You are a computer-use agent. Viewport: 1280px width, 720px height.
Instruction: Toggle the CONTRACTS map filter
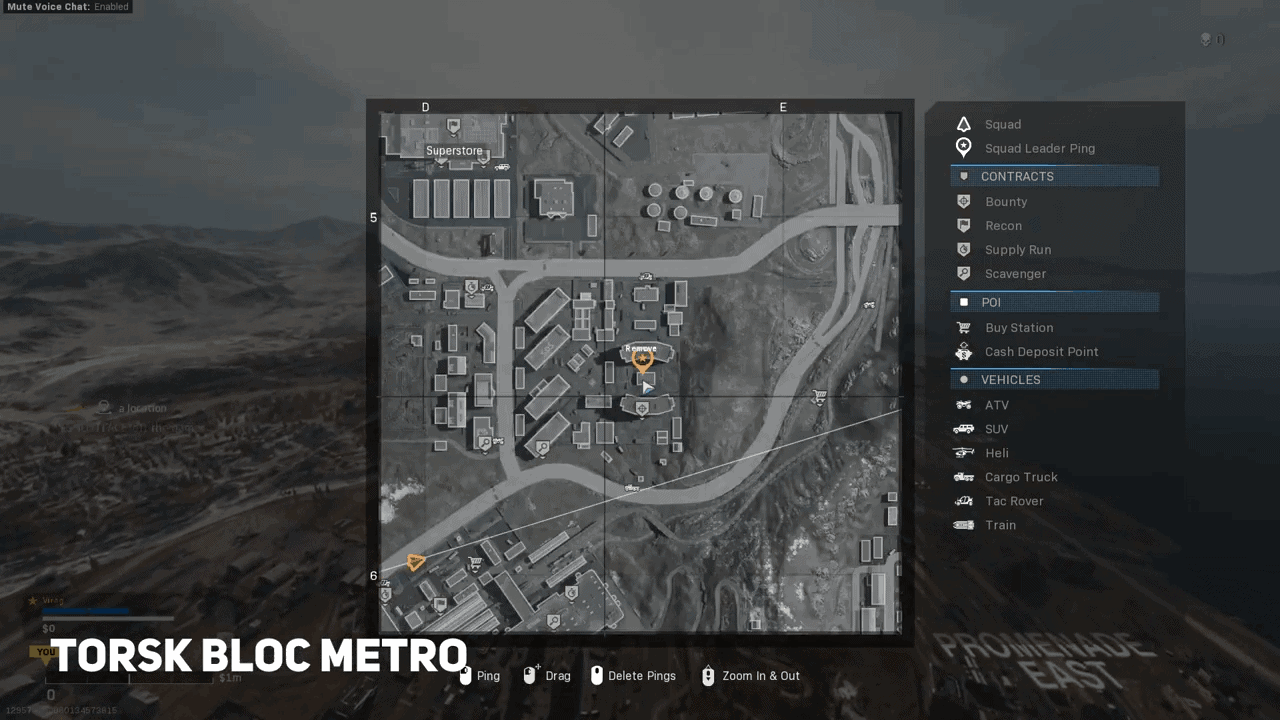(x=1054, y=176)
